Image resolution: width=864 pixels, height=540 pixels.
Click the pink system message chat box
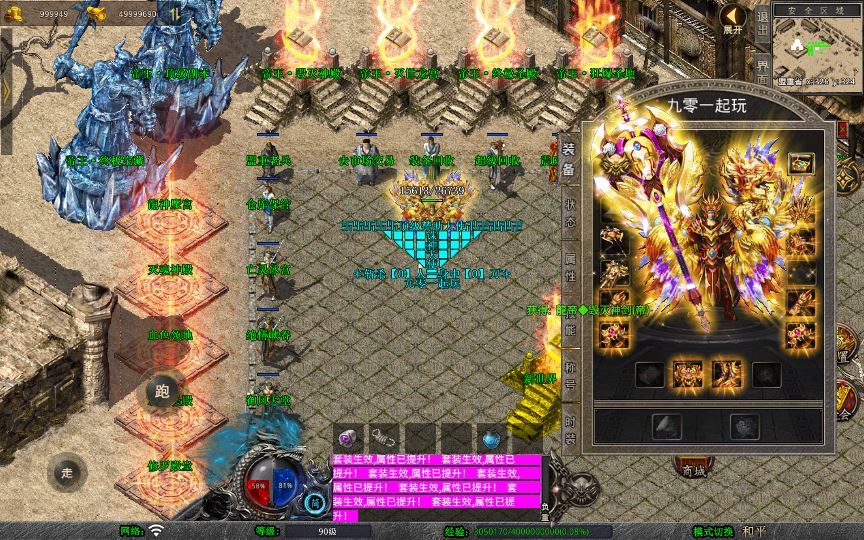[x=436, y=487]
